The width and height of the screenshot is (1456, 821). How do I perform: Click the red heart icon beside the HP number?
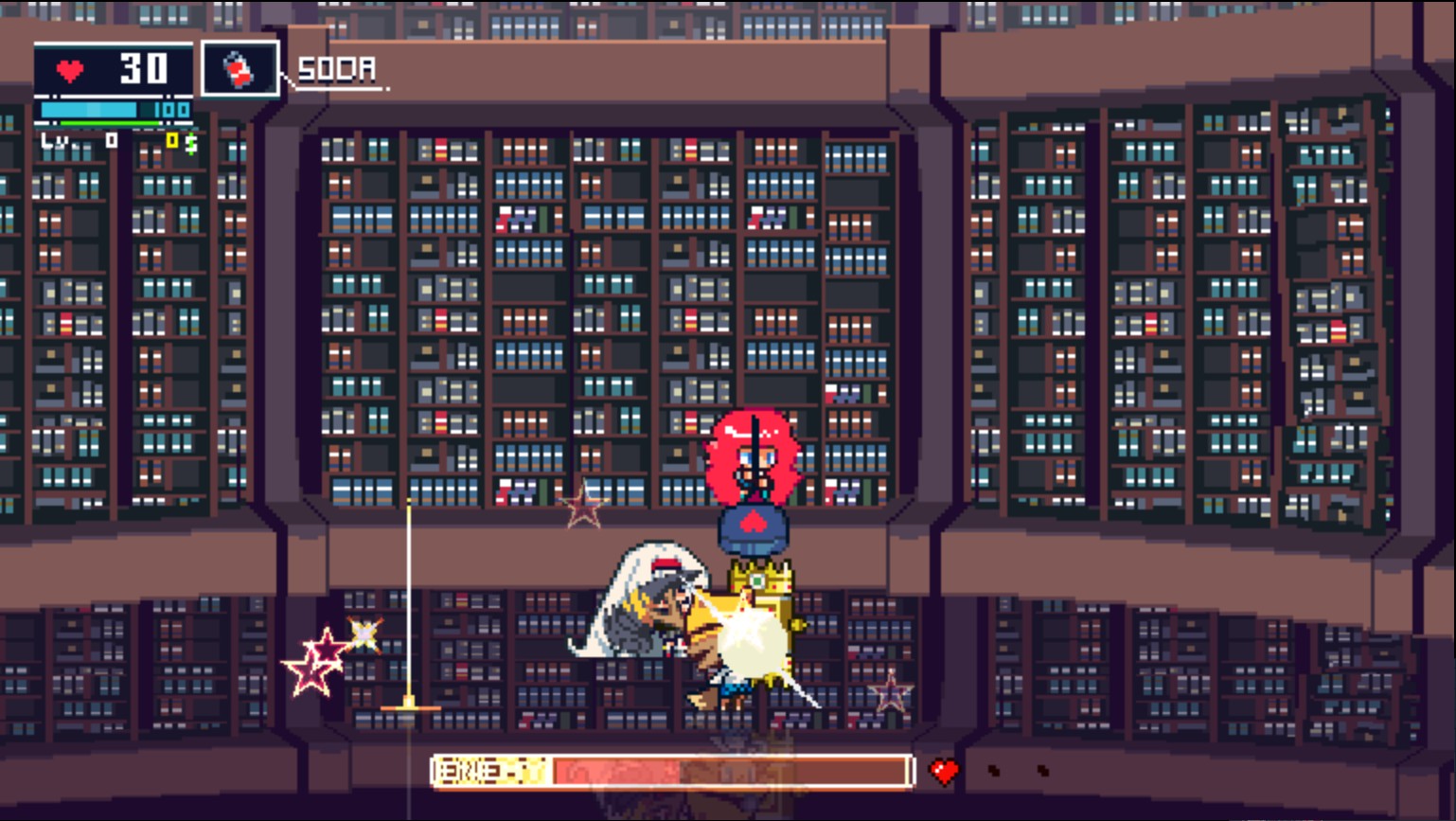70,69
